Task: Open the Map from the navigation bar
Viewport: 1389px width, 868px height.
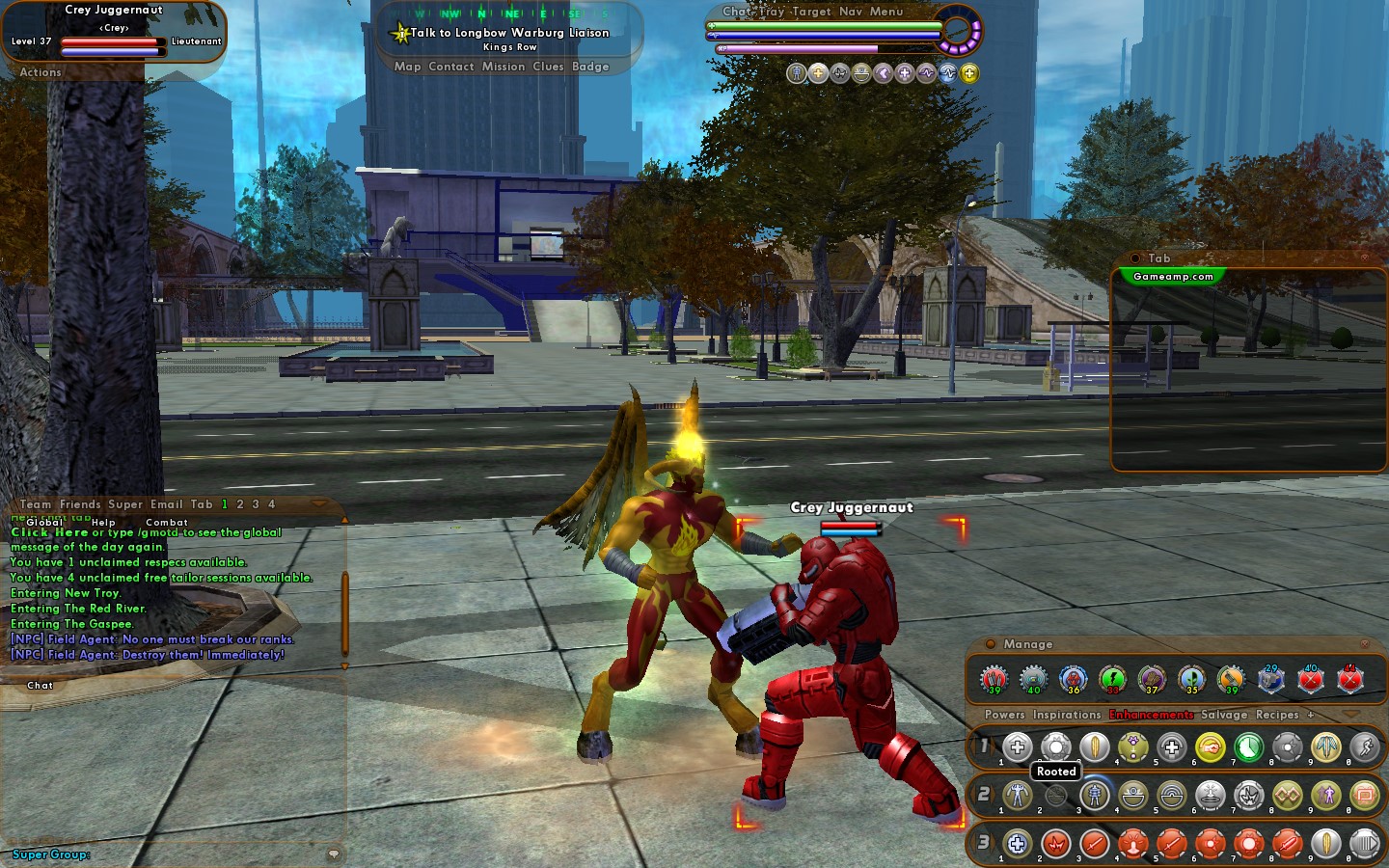Action: point(407,67)
